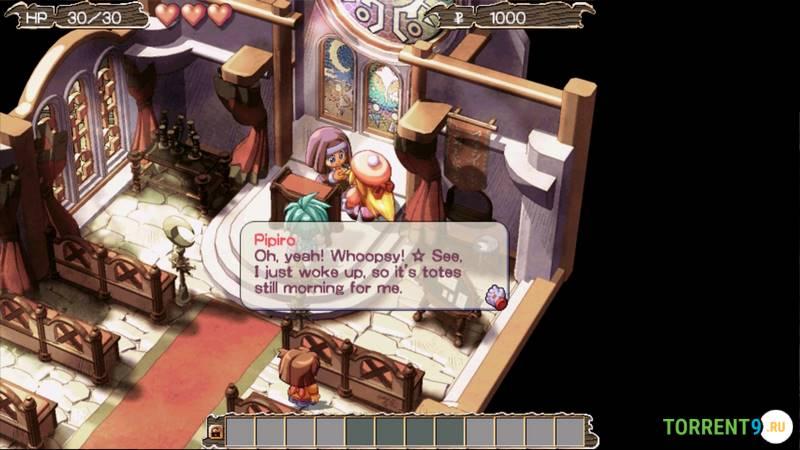Open the TORRENT9.RU watermark link
This screenshot has height=450, width=800.
pyautogui.click(x=727, y=427)
